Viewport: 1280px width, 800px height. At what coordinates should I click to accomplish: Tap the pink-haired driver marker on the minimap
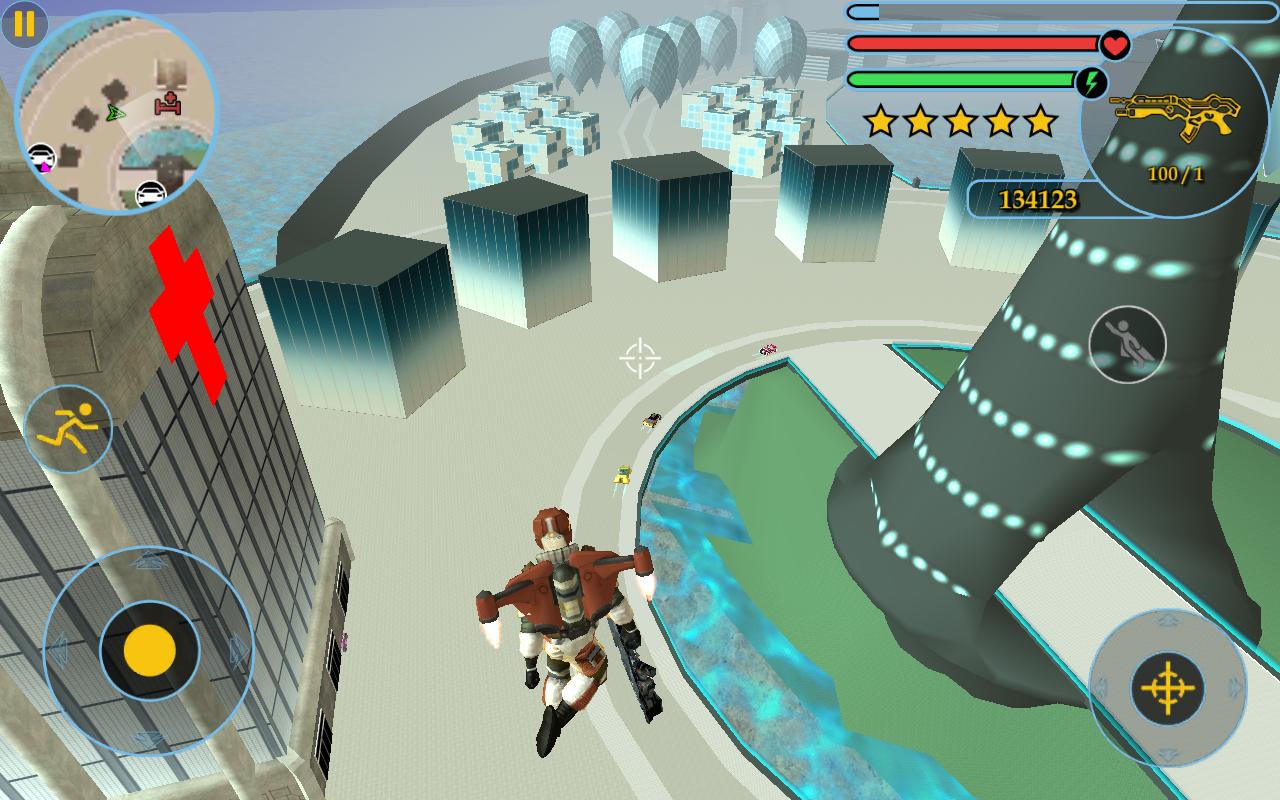coord(41,158)
